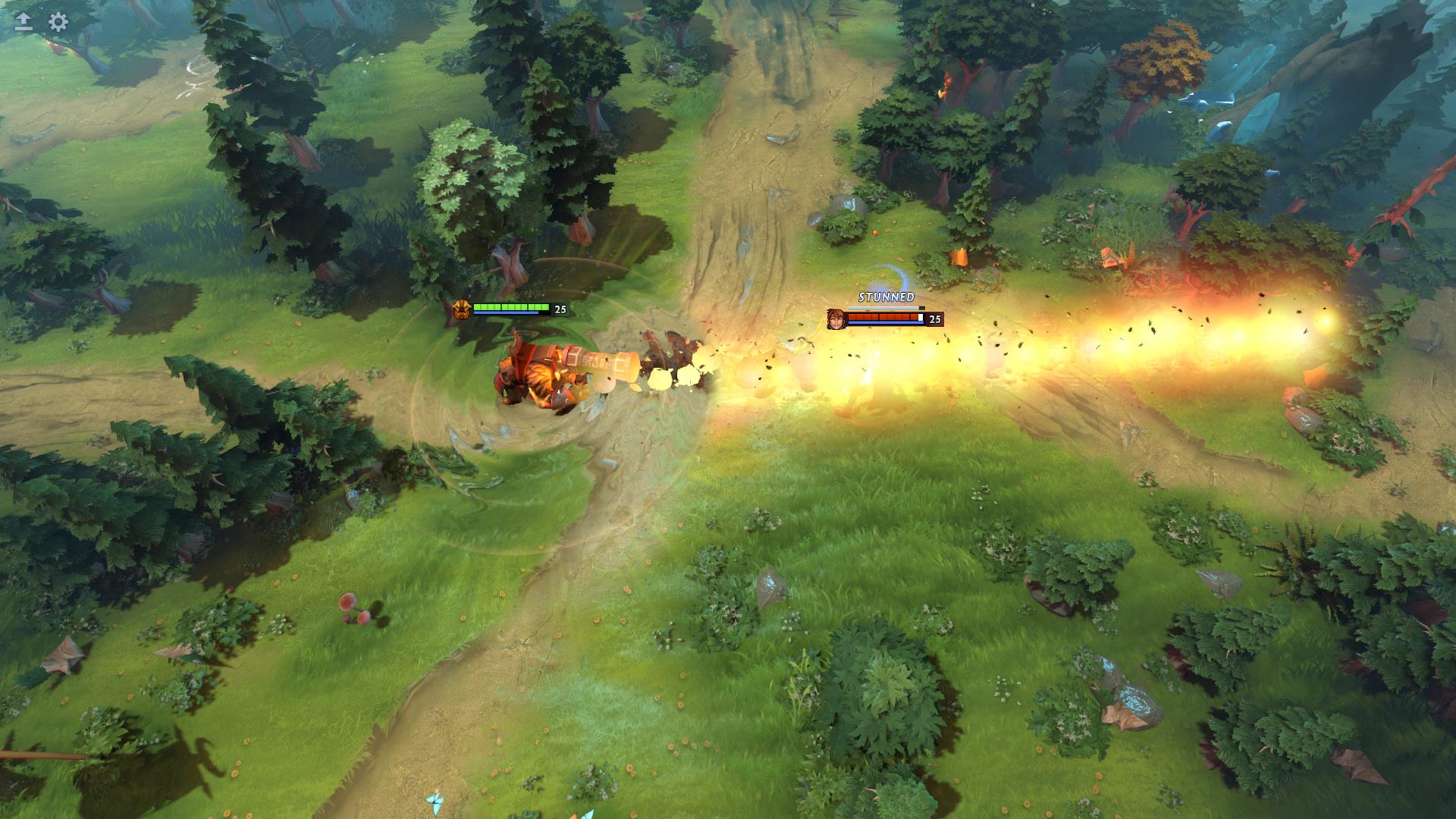The height and width of the screenshot is (819, 1456).
Task: Click the orange health bar of the stunned hero
Action: 883,318
